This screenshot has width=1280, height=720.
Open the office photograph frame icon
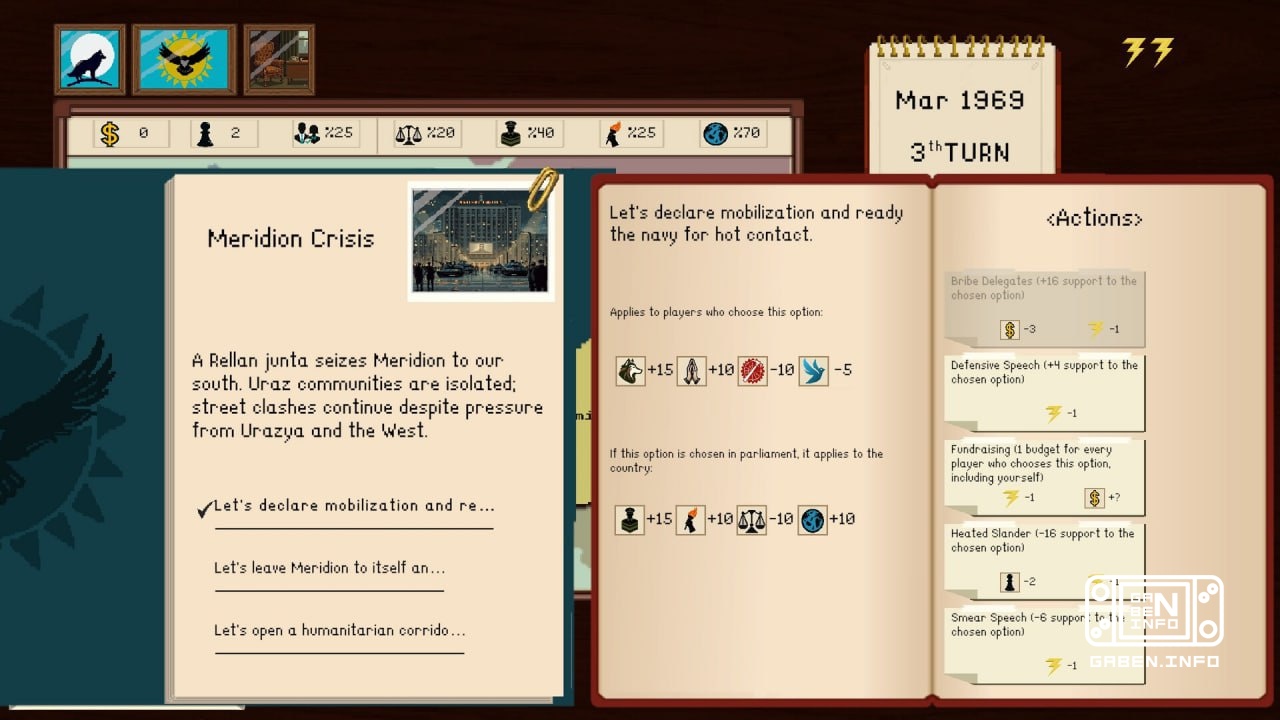click(278, 60)
